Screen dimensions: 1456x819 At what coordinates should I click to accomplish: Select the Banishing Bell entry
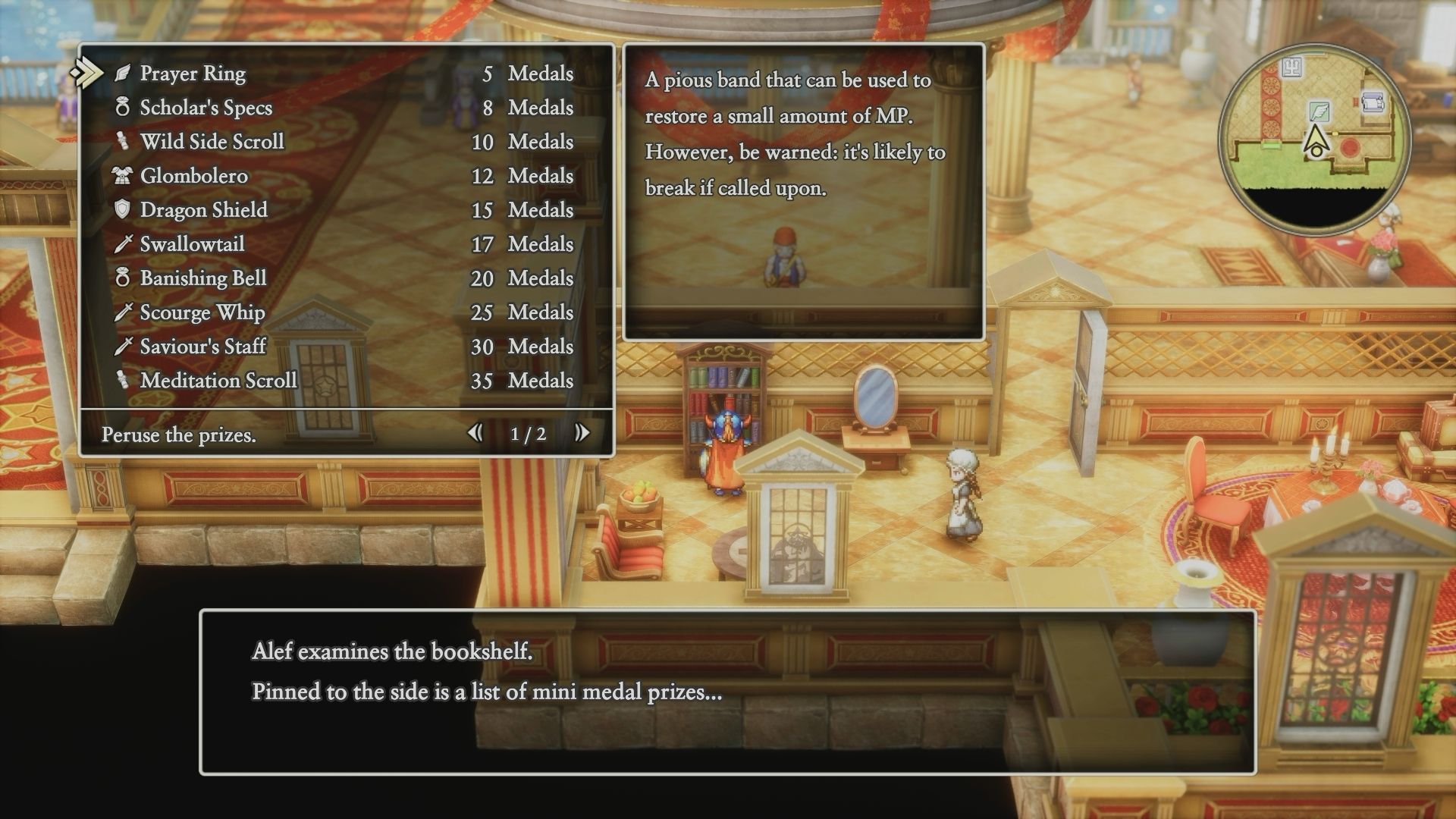(202, 278)
